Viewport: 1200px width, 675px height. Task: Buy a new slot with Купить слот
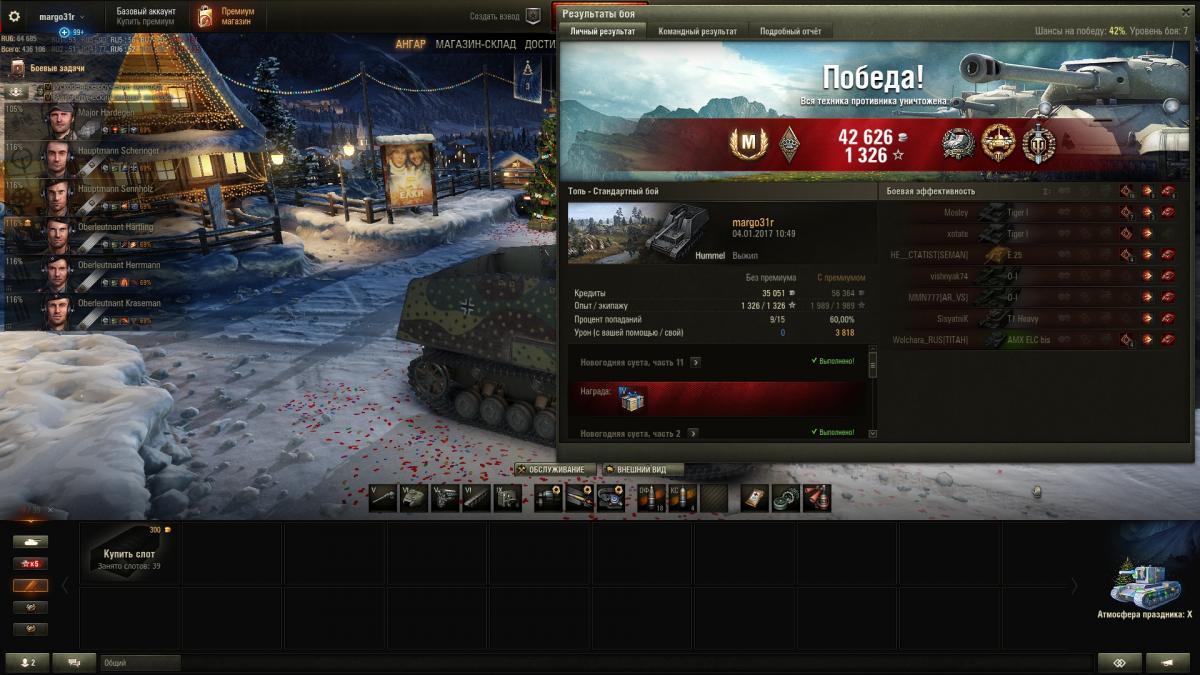(129, 553)
